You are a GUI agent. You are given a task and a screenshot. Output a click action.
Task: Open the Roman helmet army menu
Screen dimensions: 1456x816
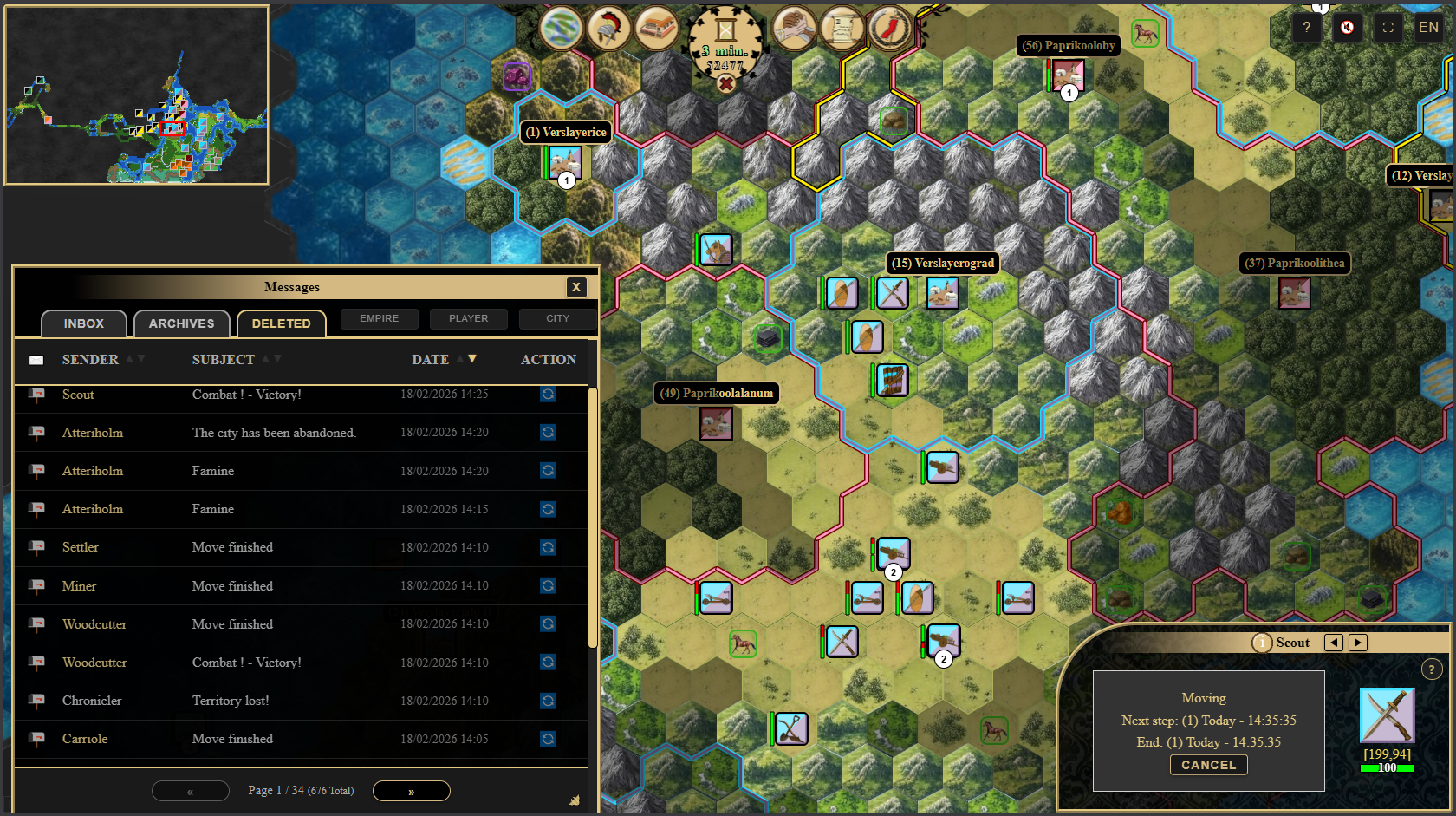pyautogui.click(x=608, y=28)
